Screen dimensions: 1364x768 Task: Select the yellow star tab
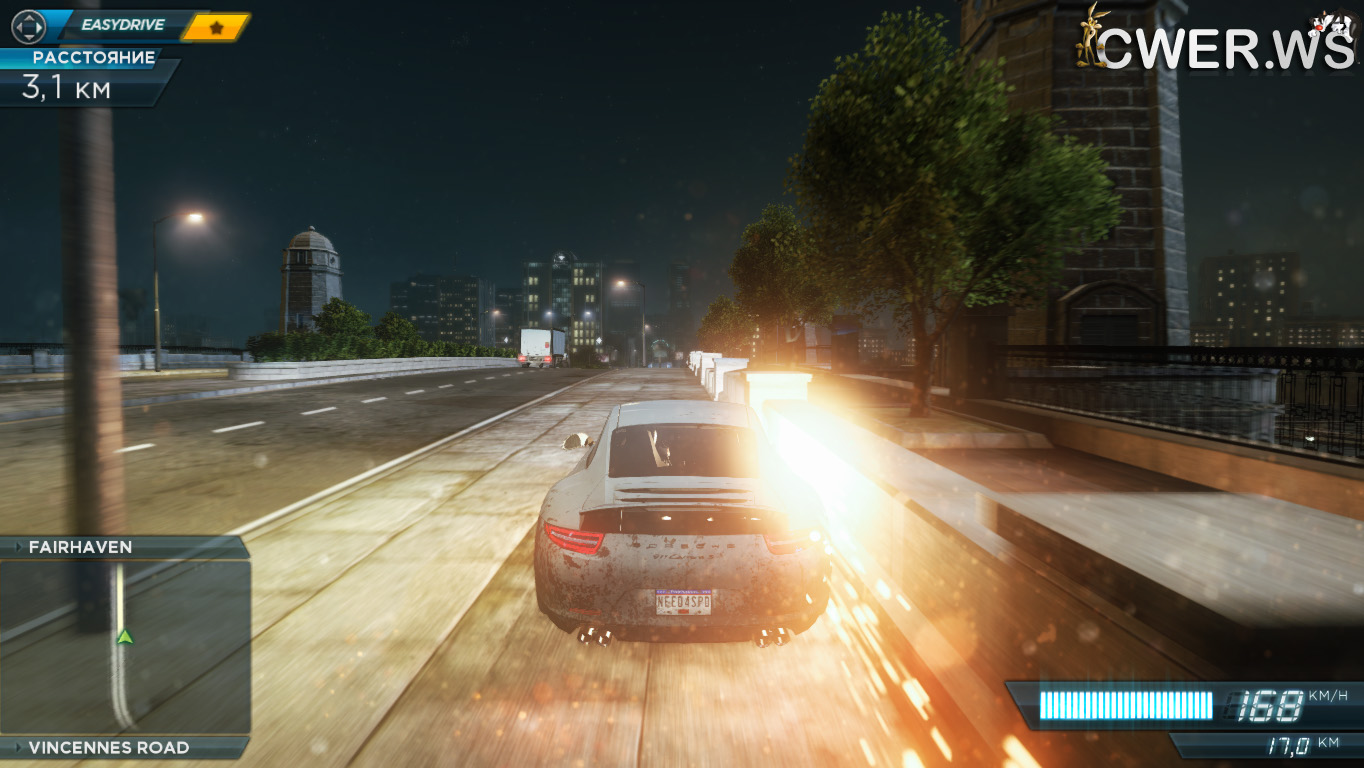[x=216, y=27]
